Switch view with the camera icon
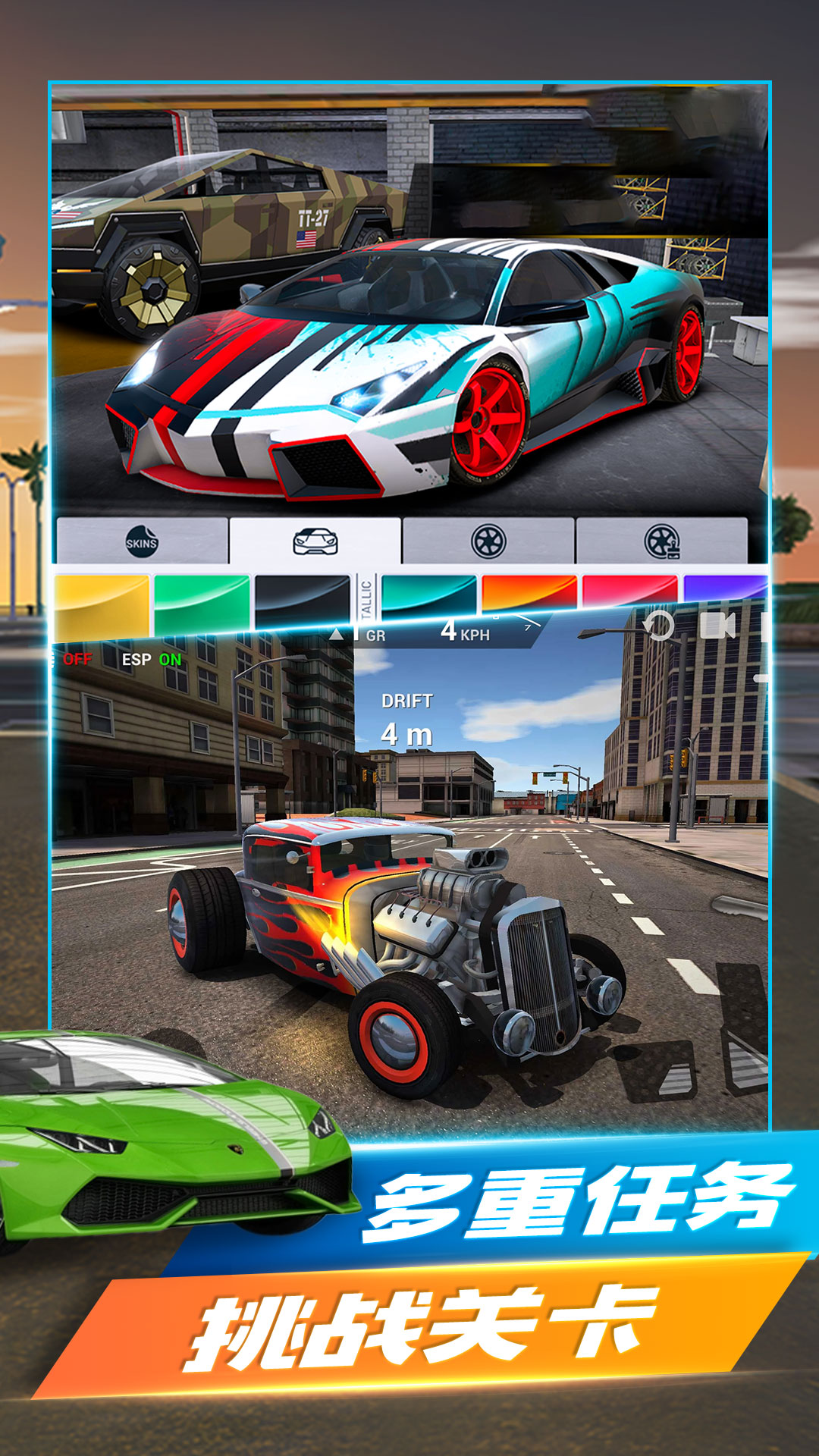 tap(717, 626)
